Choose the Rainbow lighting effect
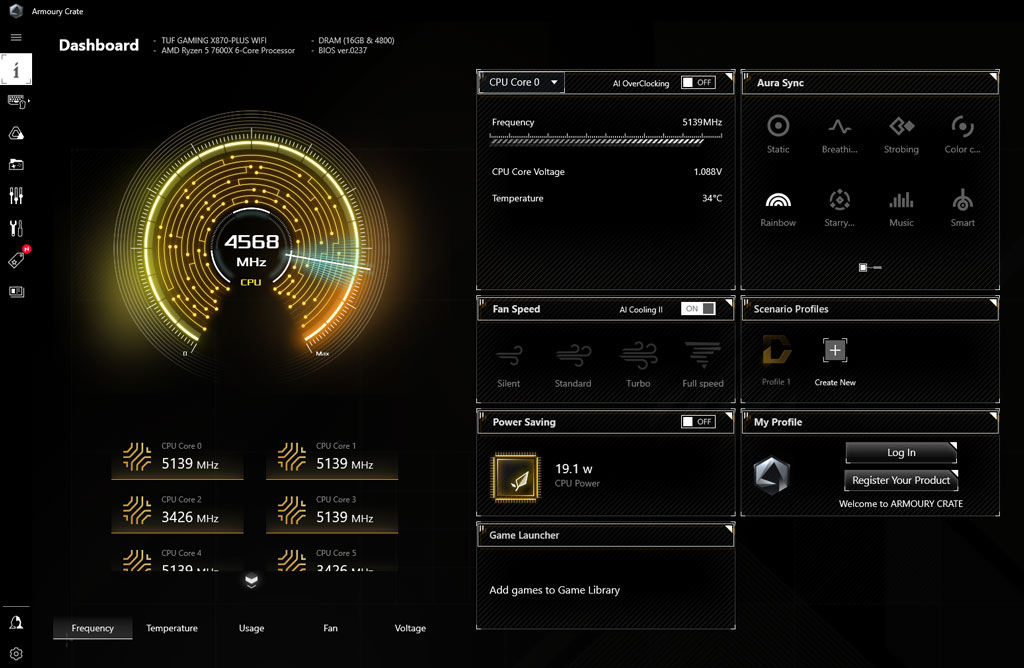Viewport: 1024px width, 668px height. [x=778, y=207]
